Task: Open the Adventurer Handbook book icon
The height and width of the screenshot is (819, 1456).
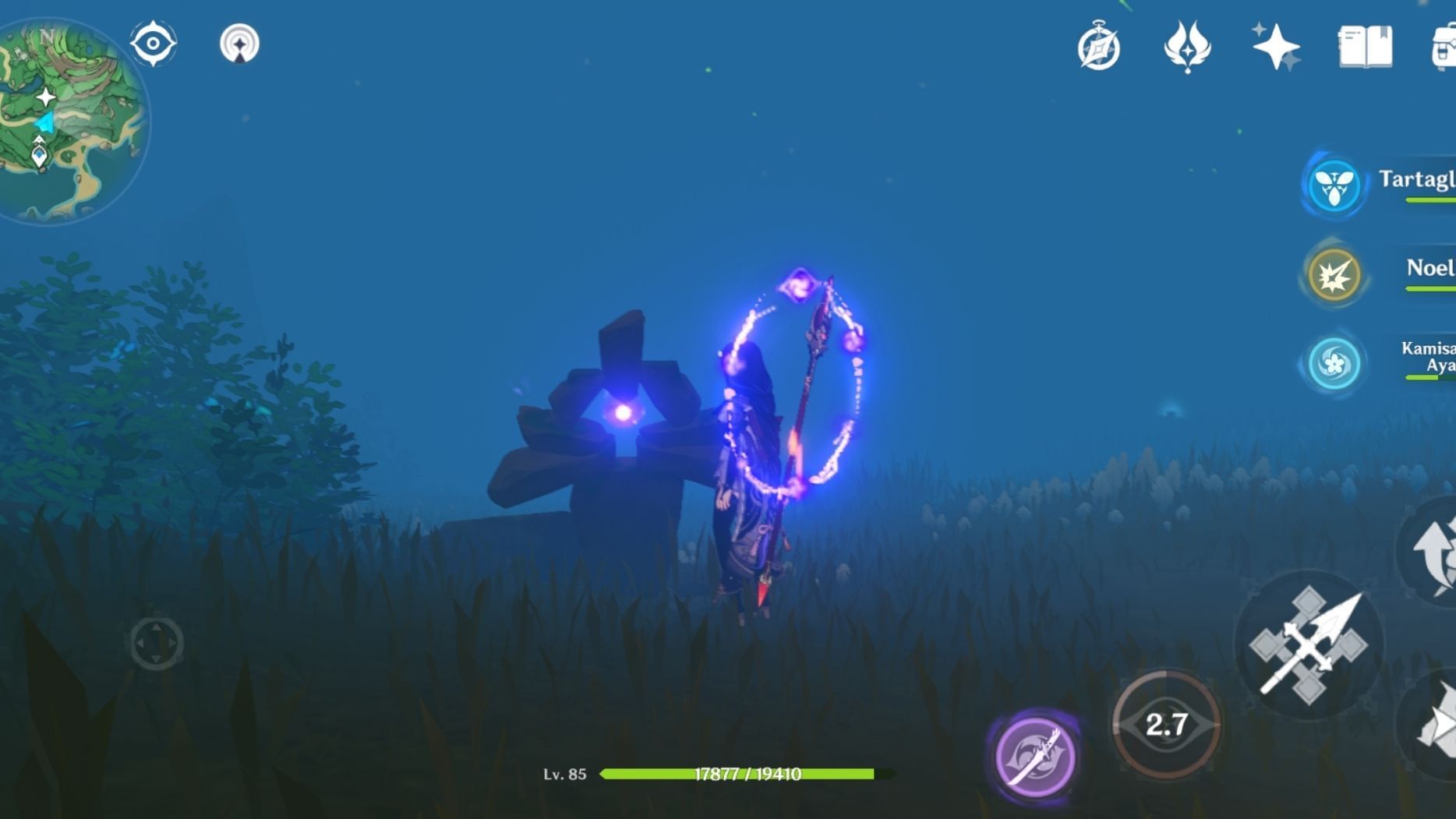Action: tap(1365, 47)
